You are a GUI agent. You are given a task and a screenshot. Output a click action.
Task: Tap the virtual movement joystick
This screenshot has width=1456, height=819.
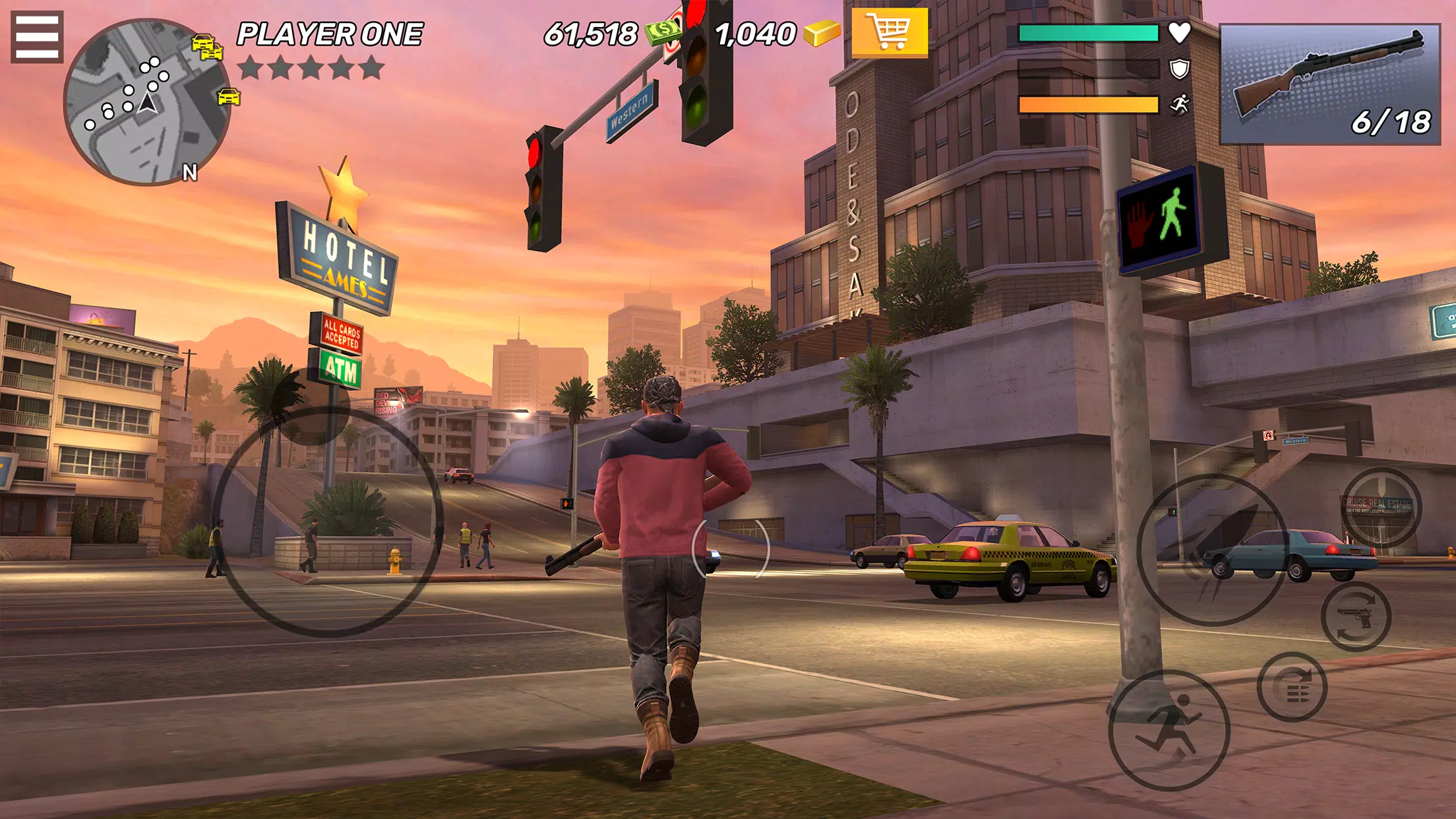328,521
